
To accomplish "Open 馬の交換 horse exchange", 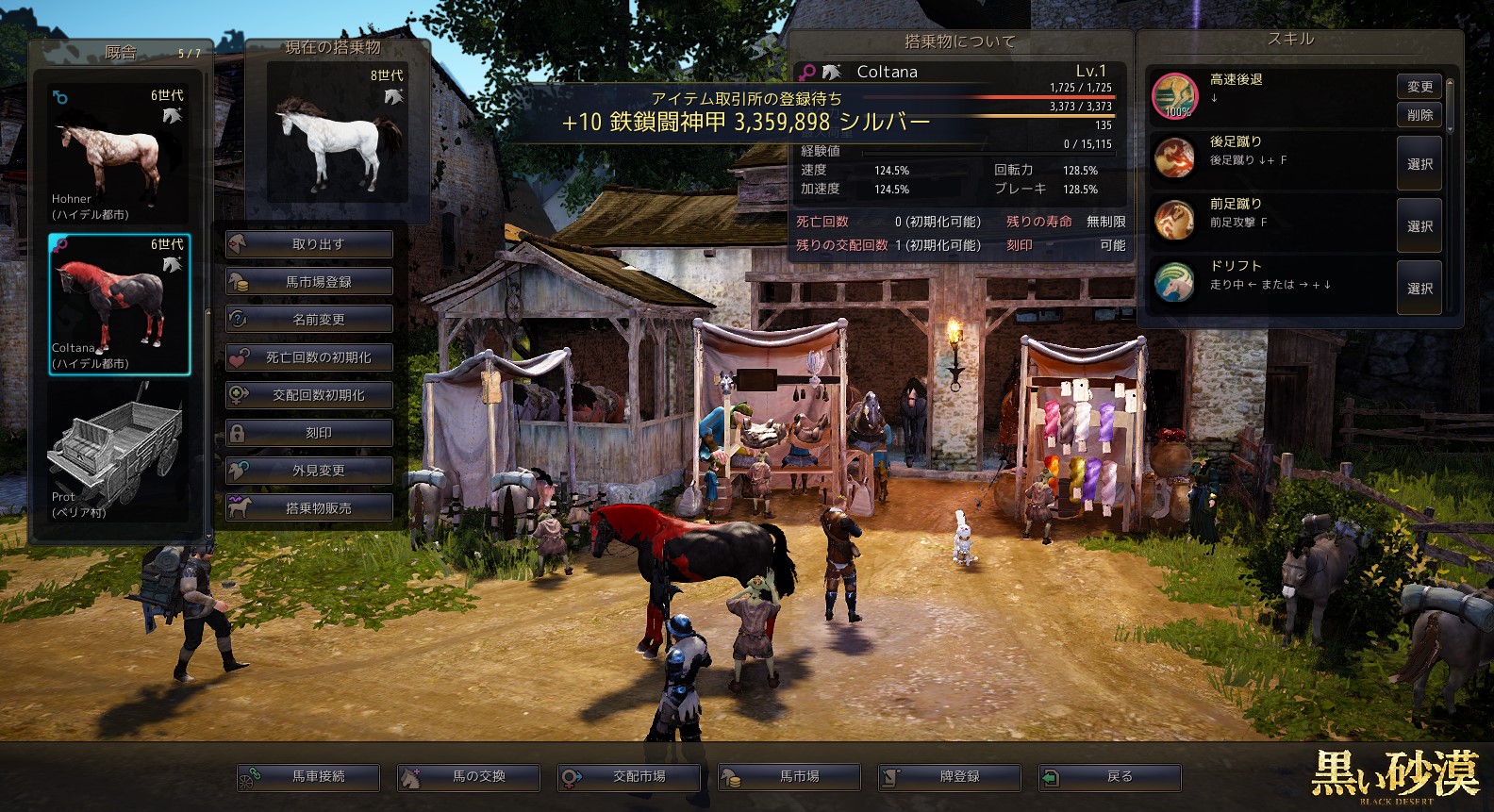I will point(469,777).
